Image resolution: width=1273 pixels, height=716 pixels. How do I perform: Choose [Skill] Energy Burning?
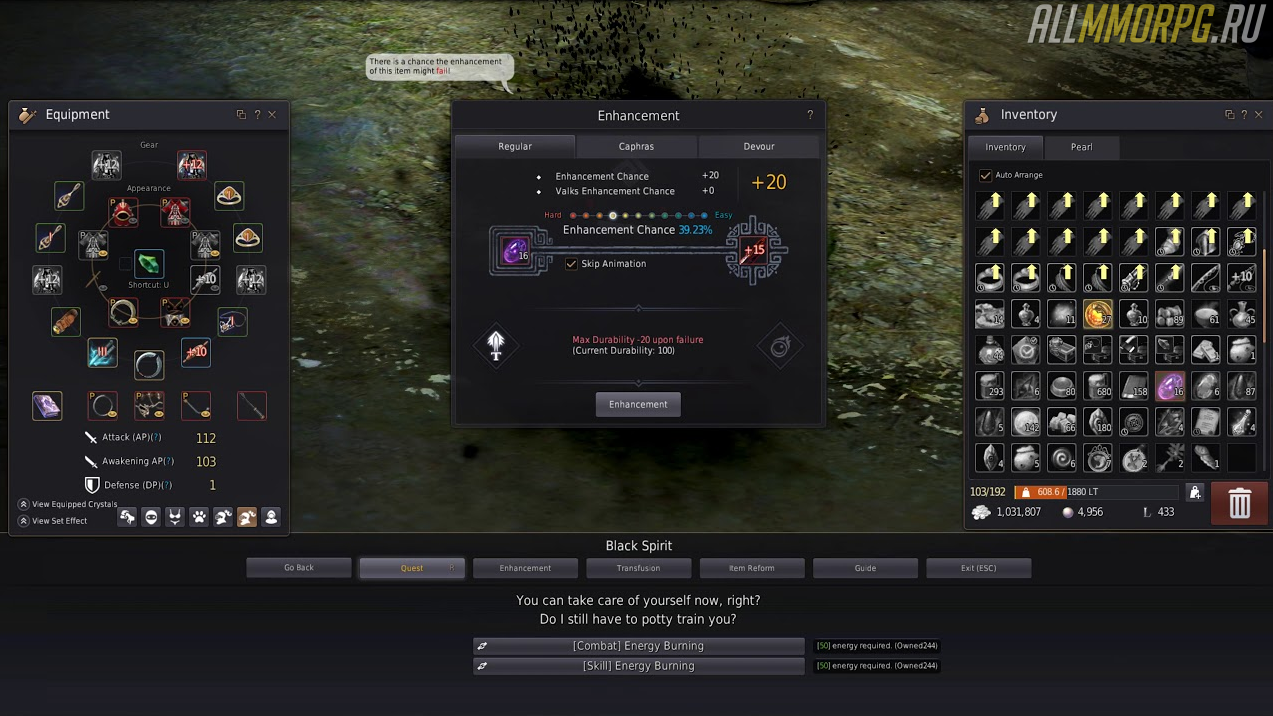(638, 666)
